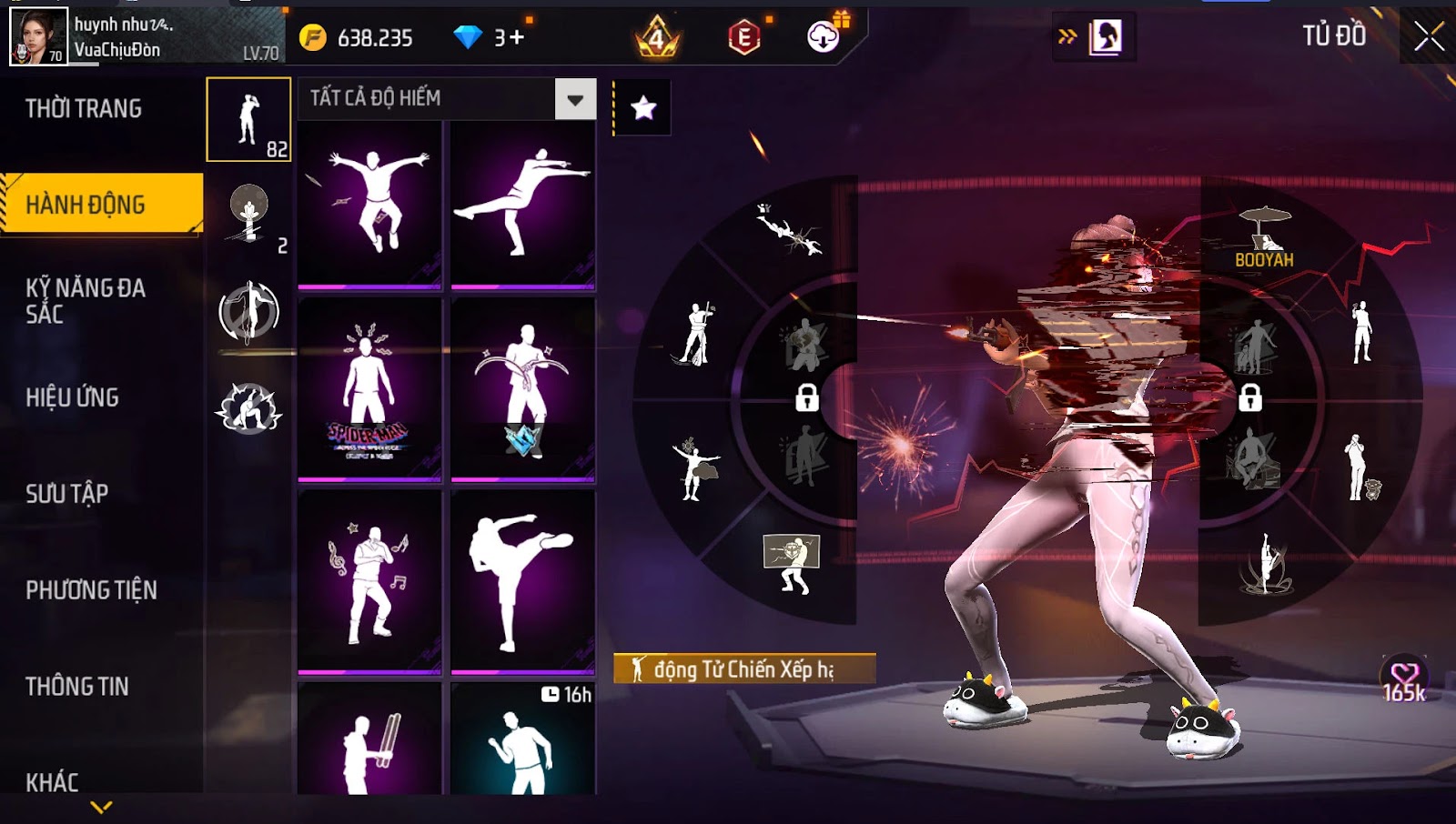Pick the musical notes dance emote
1456x824 pixels.
[369, 580]
